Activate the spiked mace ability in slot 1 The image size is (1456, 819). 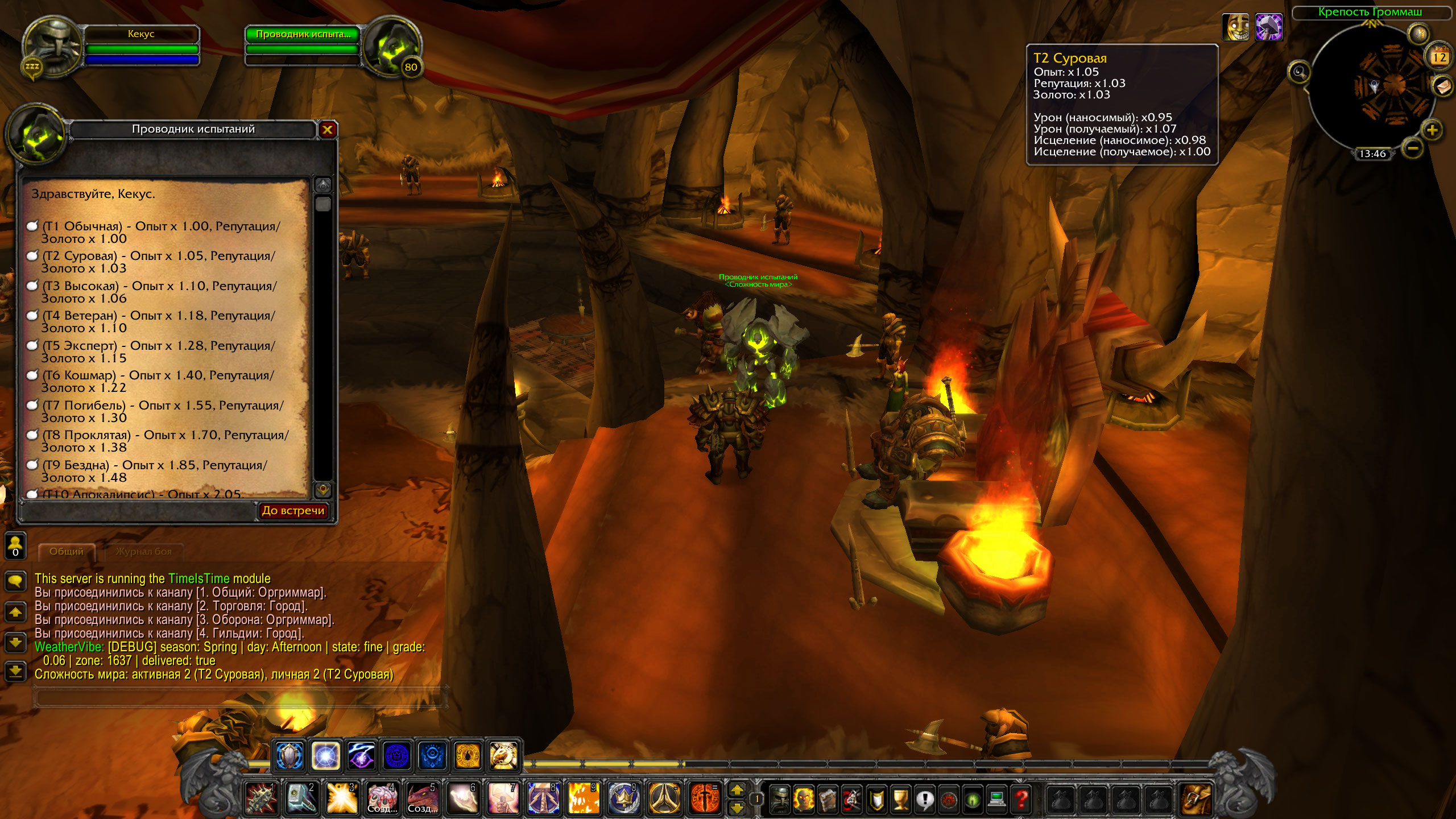(x=261, y=799)
